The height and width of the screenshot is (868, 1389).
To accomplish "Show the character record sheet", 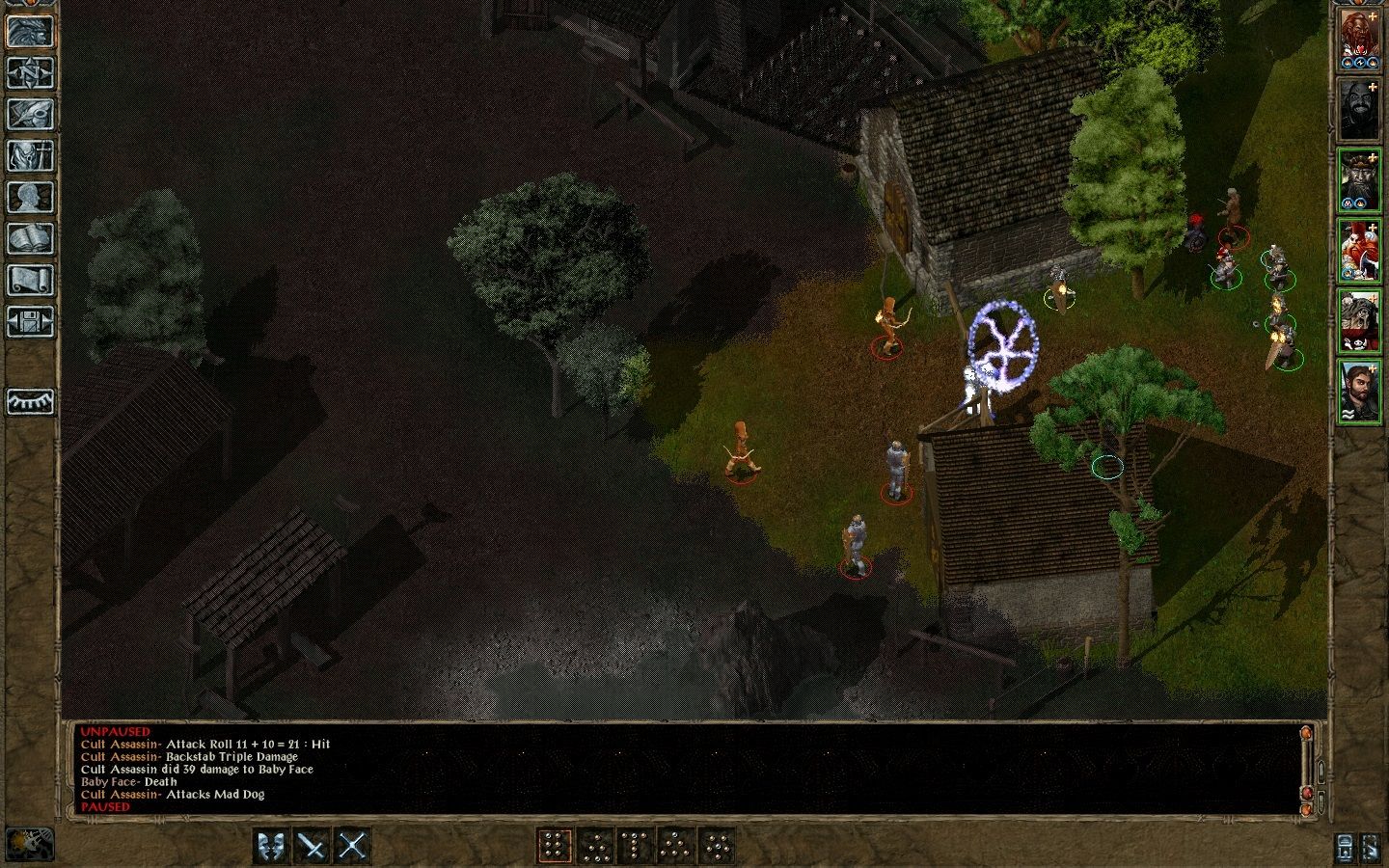I will tap(30, 197).
